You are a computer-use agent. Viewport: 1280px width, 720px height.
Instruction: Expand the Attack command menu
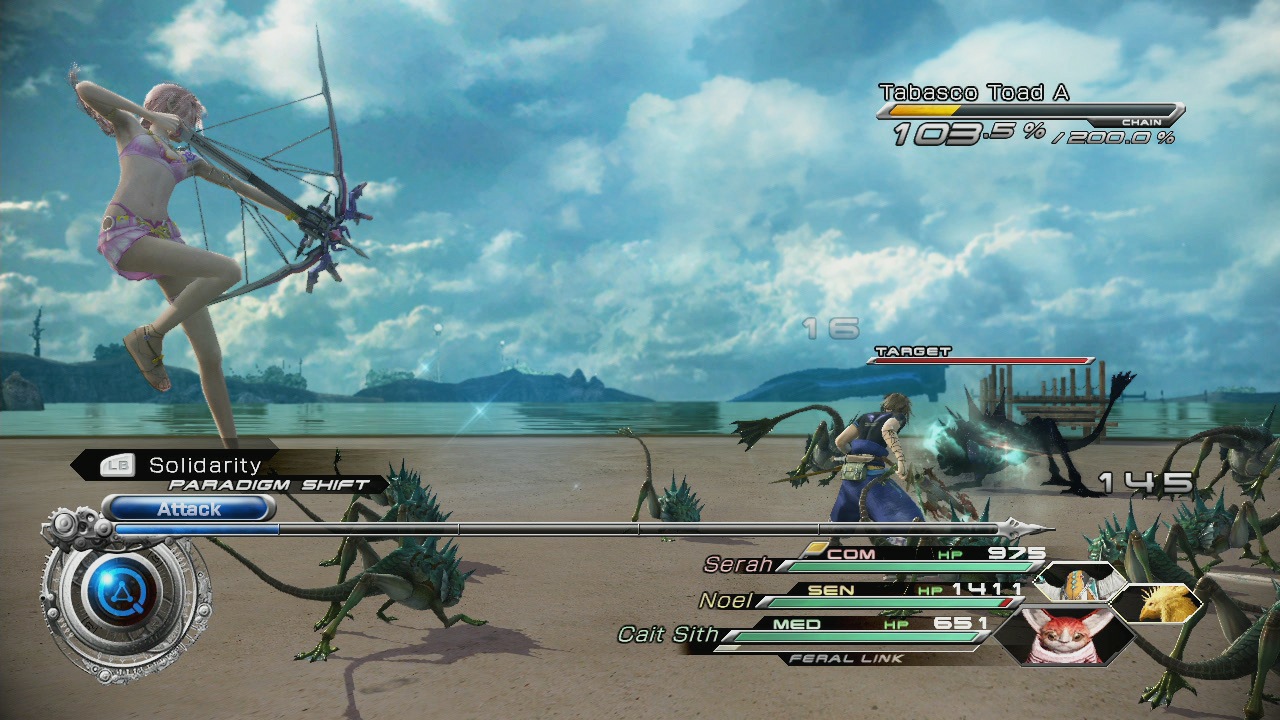coord(188,509)
